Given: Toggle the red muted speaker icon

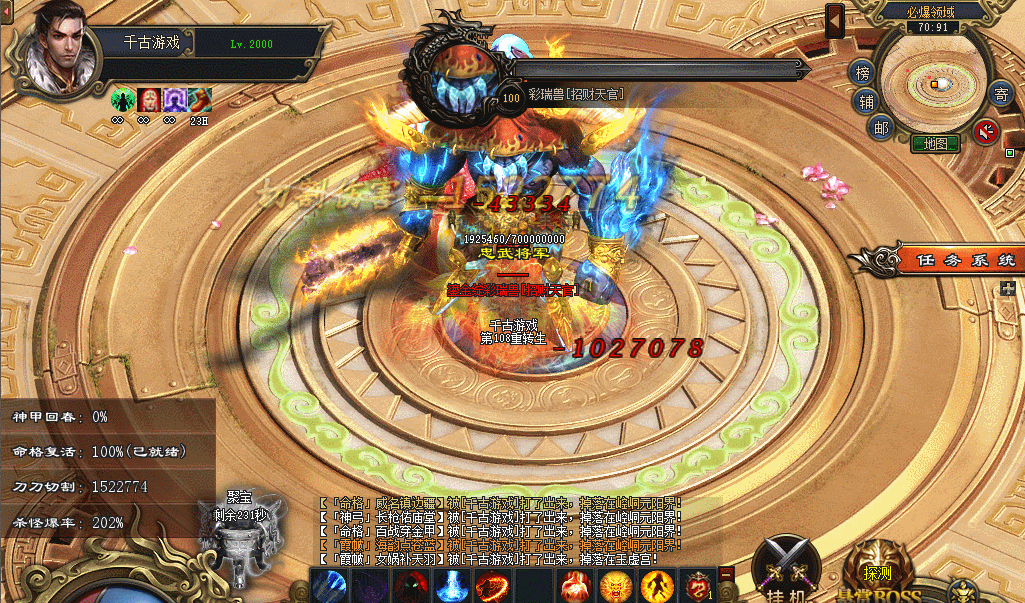Looking at the screenshot, I should click(x=986, y=131).
